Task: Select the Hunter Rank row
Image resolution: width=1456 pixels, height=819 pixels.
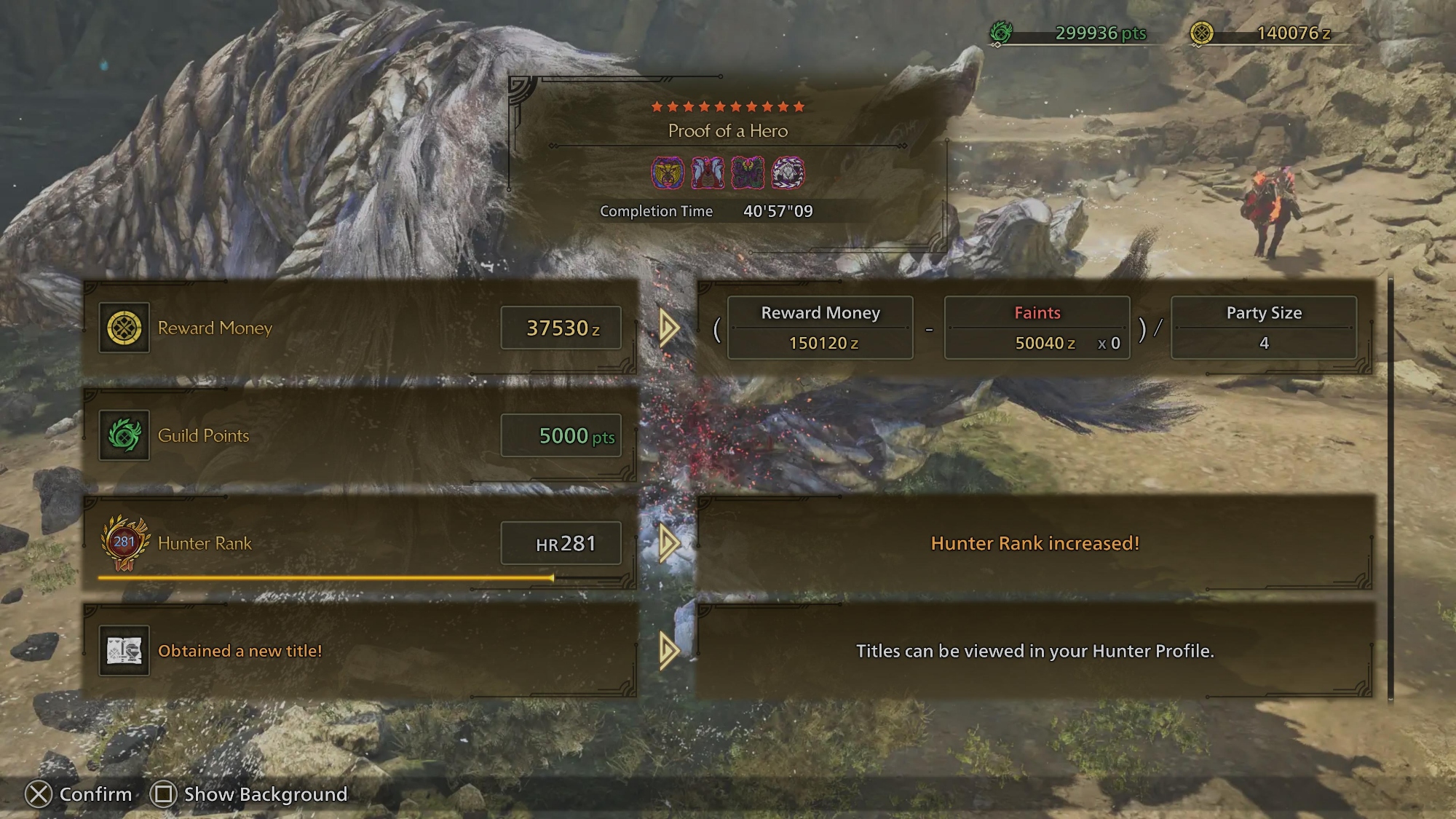Action: pyautogui.click(x=360, y=543)
